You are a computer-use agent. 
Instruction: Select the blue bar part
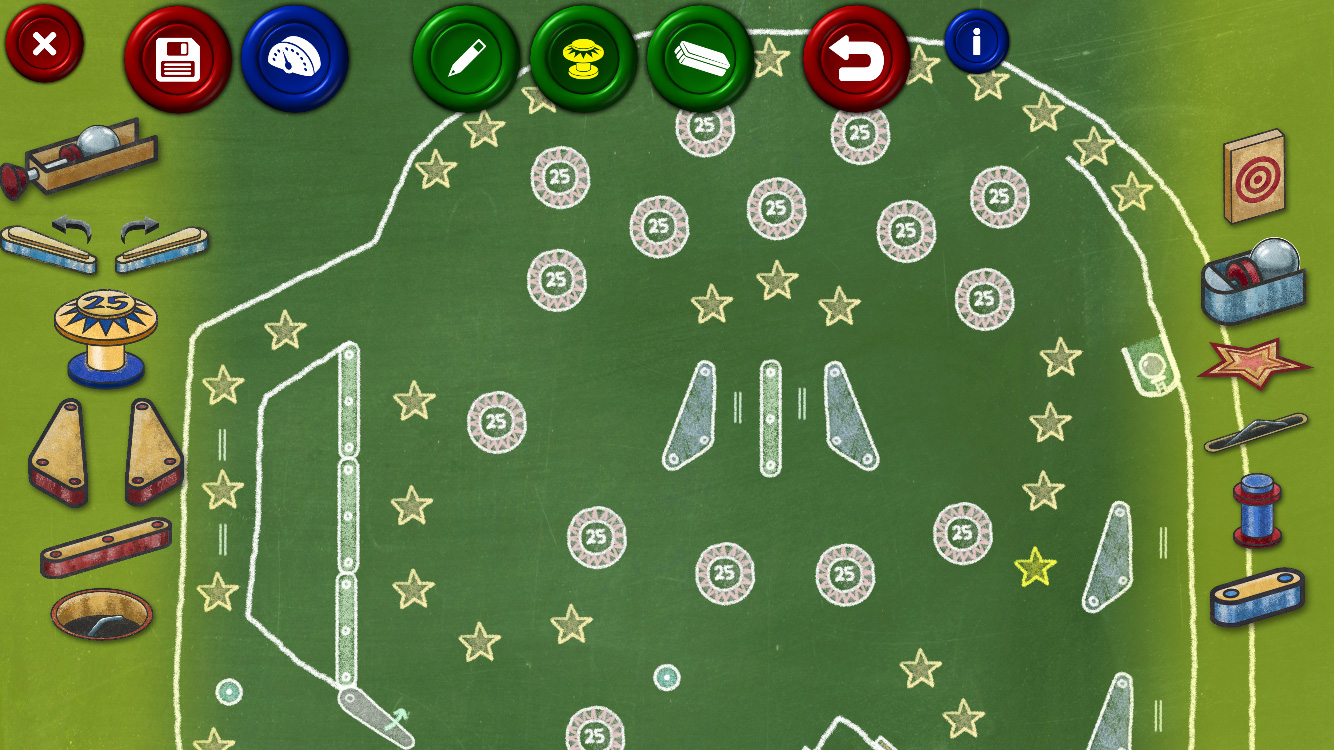pyautogui.click(x=1257, y=596)
